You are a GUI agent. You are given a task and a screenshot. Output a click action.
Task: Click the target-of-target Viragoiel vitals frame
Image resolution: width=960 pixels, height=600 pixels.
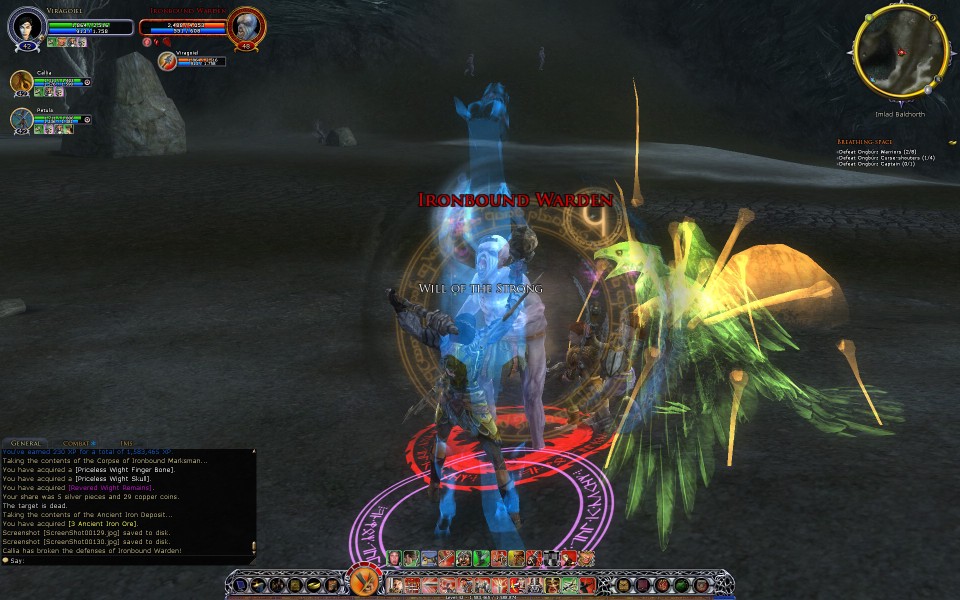[x=202, y=61]
